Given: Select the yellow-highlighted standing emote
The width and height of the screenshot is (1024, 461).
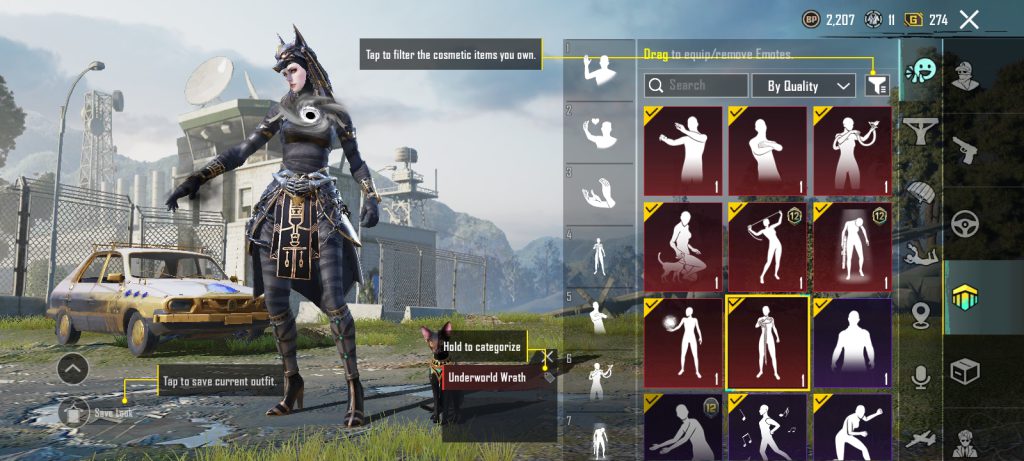Looking at the screenshot, I should 768,343.
